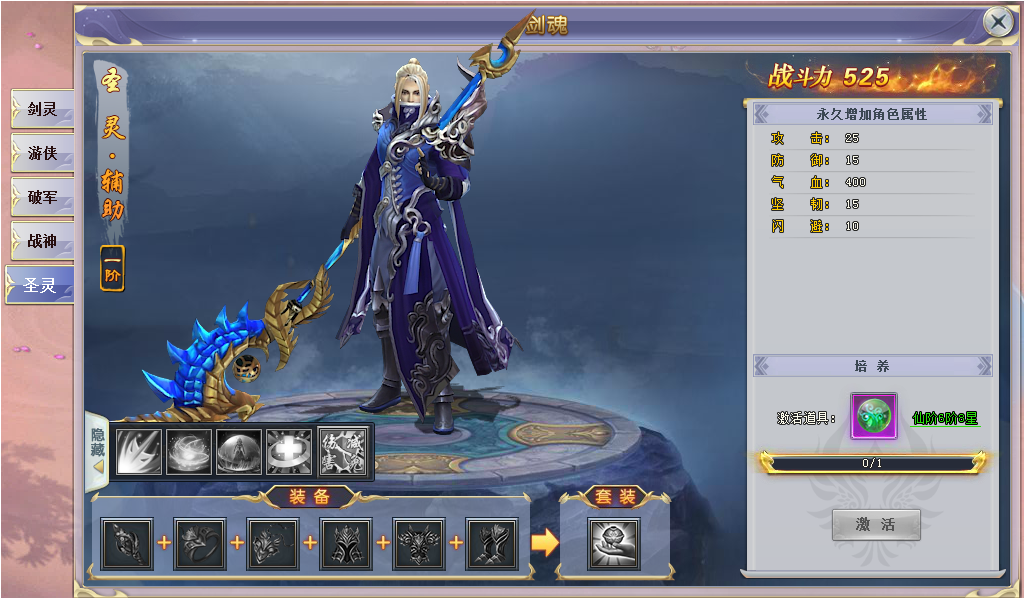
Task: Open the 破军 tab
Action: tap(41, 197)
